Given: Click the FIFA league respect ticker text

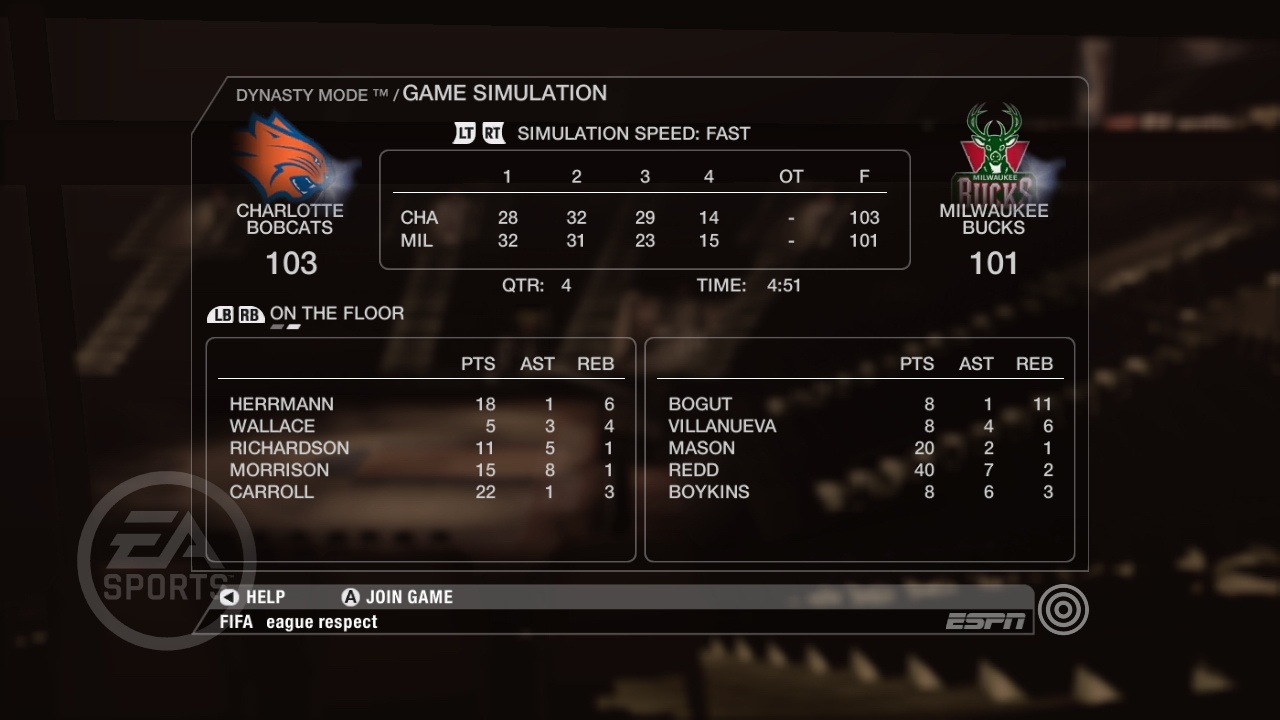Looking at the screenshot, I should pyautogui.click(x=300, y=621).
